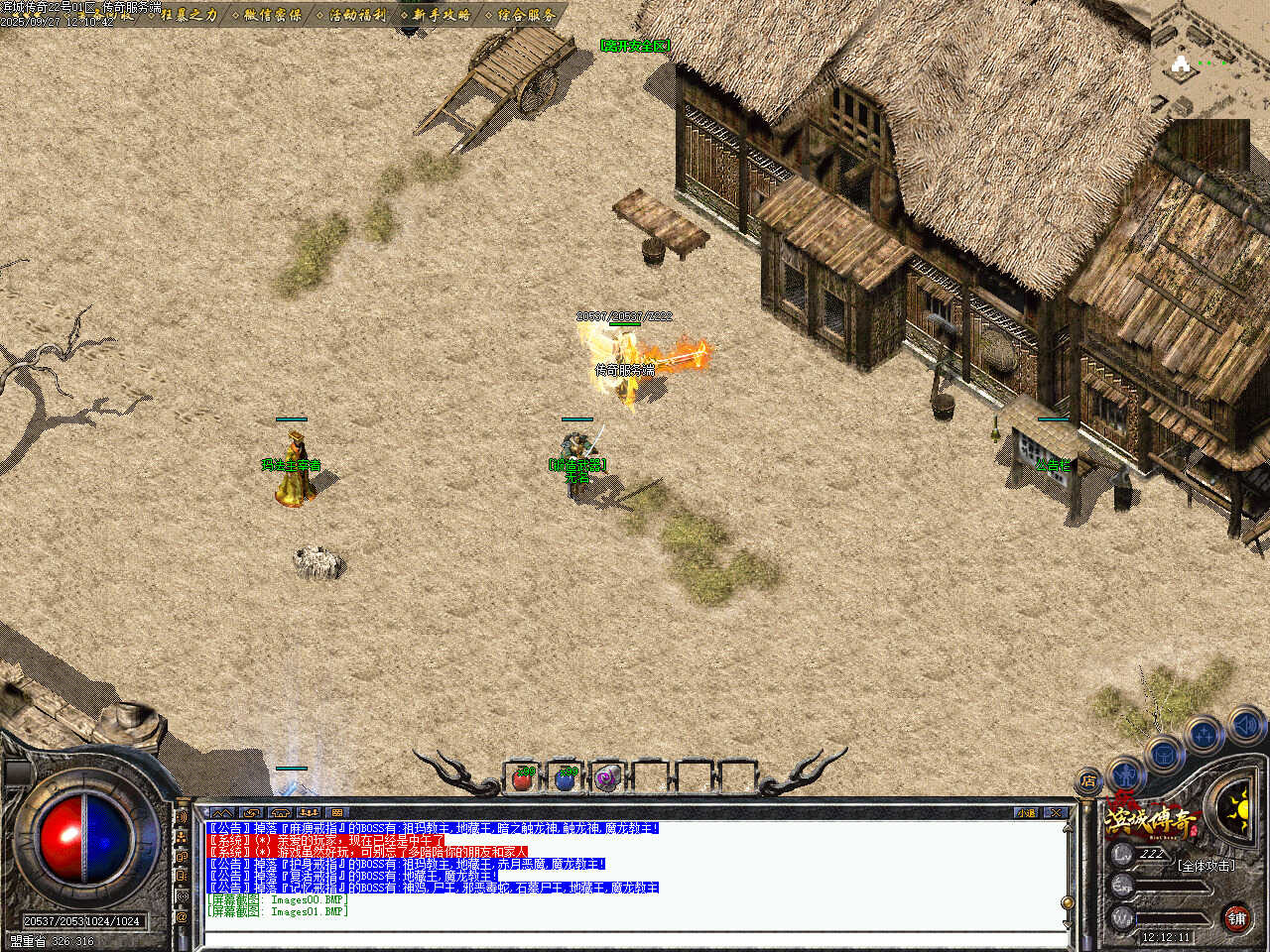Screen dimensions: 1270x952
Task: Click the 小退 logout button
Action: [1026, 812]
